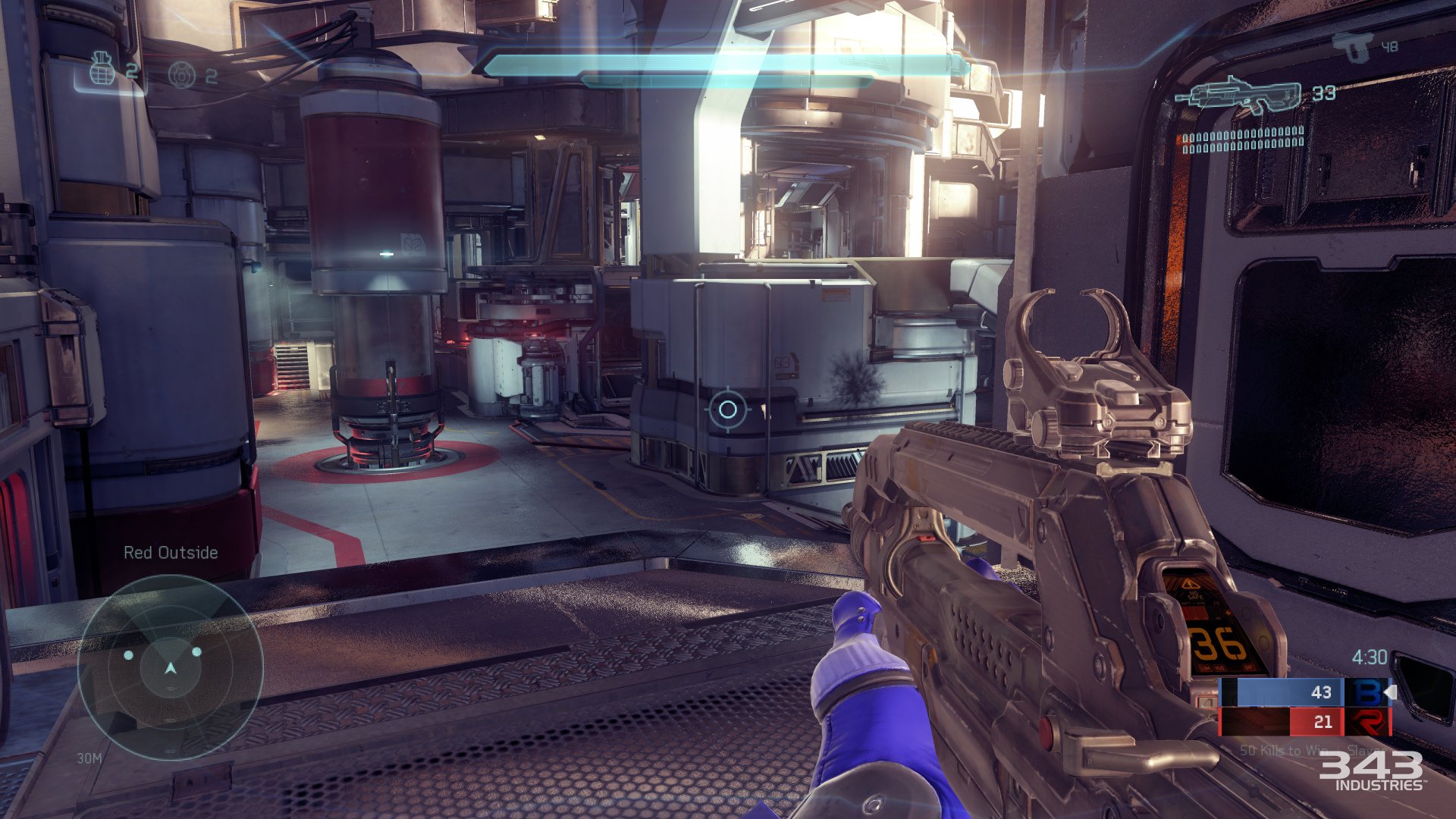Select the plasma grenade icon

pyautogui.click(x=182, y=75)
